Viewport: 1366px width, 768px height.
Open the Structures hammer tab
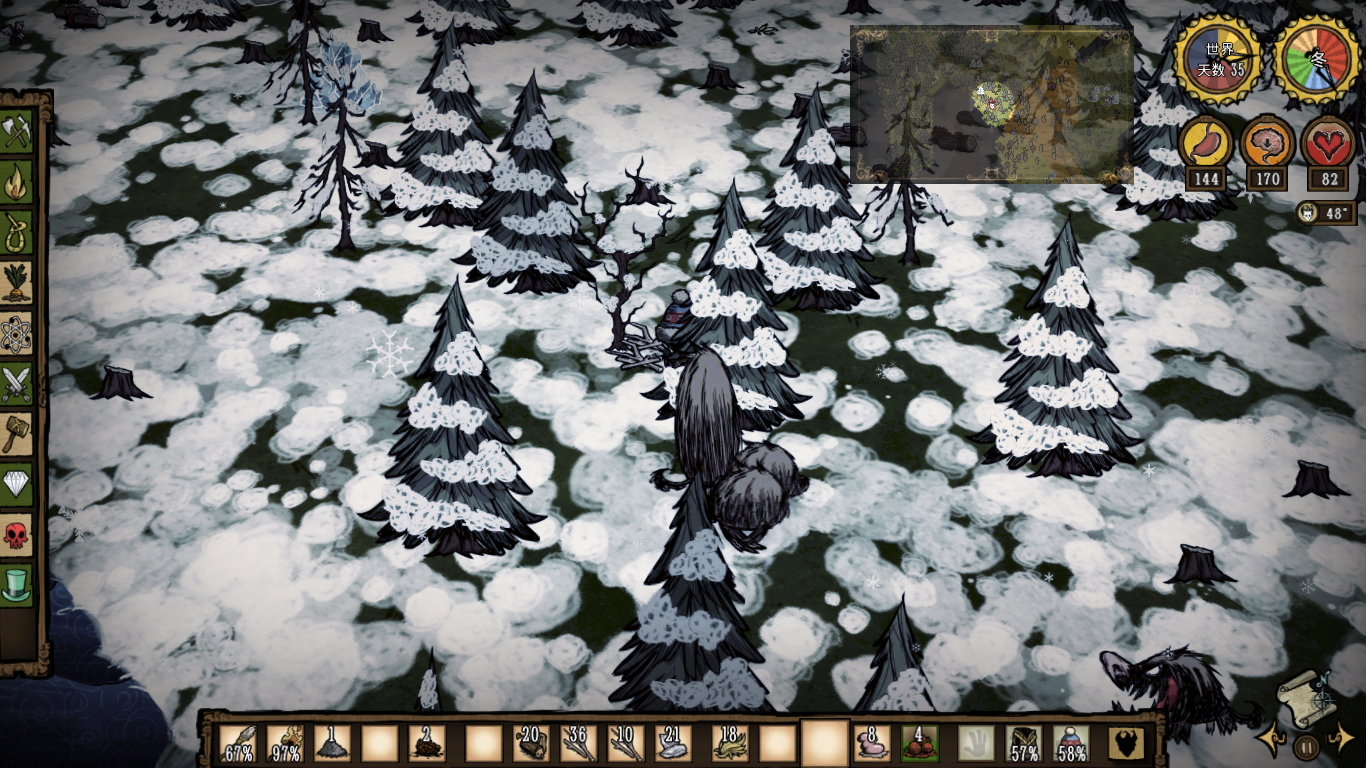pos(17,434)
